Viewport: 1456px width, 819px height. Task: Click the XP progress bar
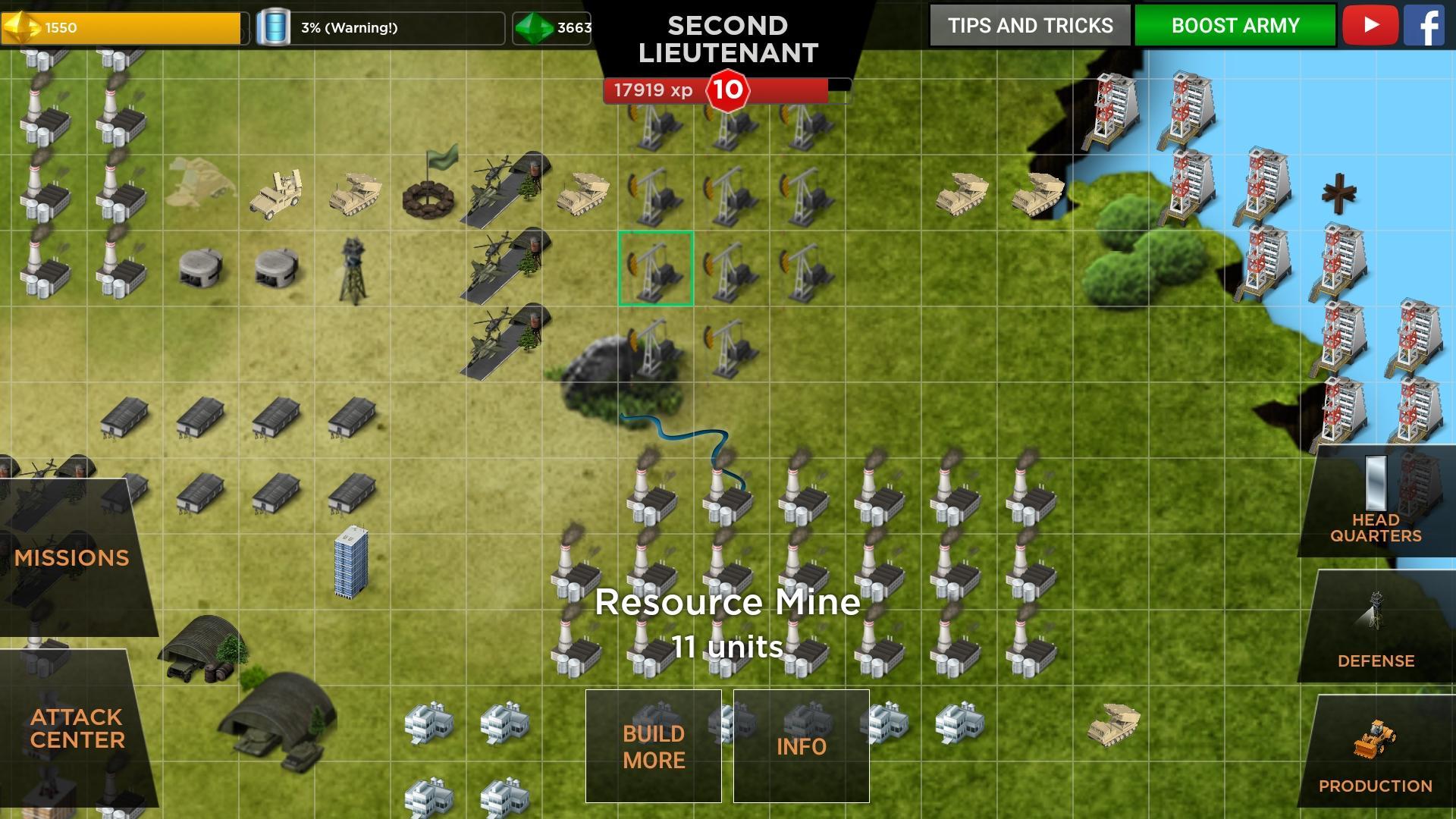[796, 90]
